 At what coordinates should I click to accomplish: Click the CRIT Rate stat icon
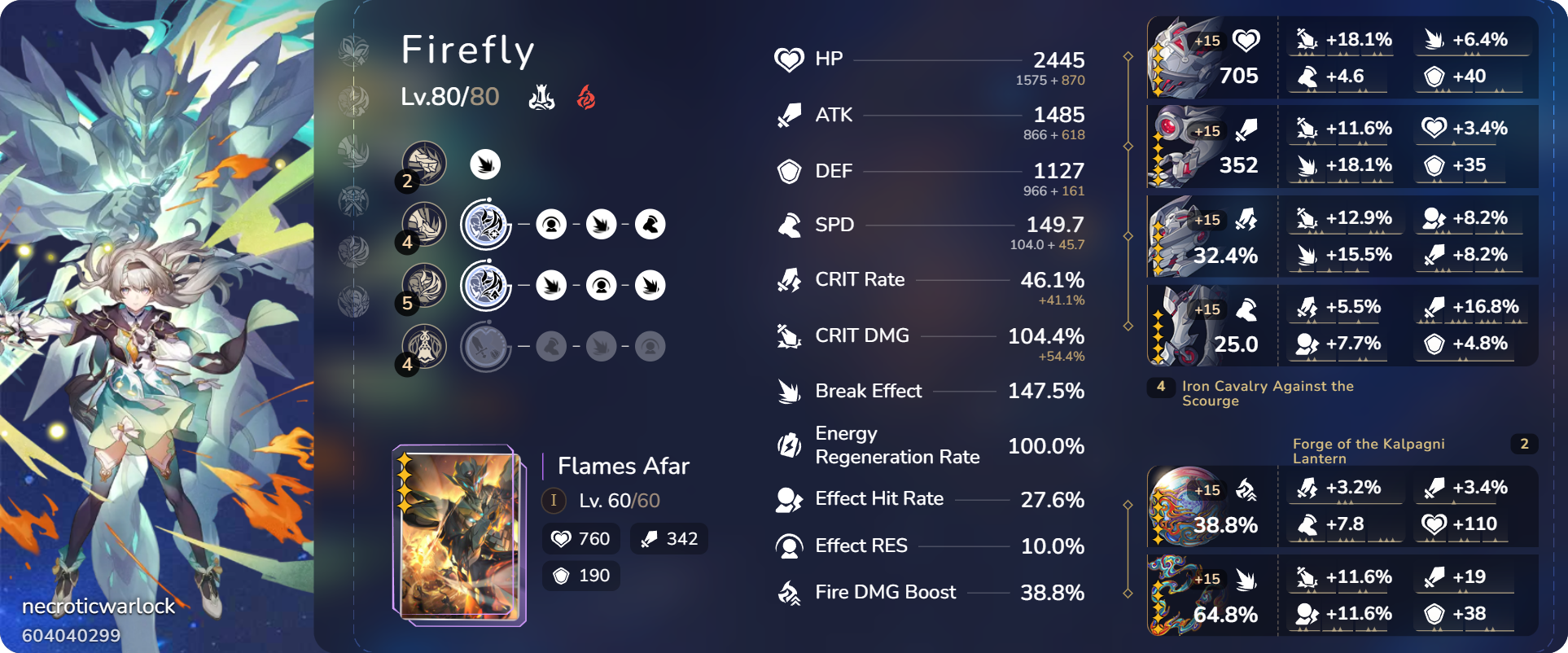(x=786, y=280)
